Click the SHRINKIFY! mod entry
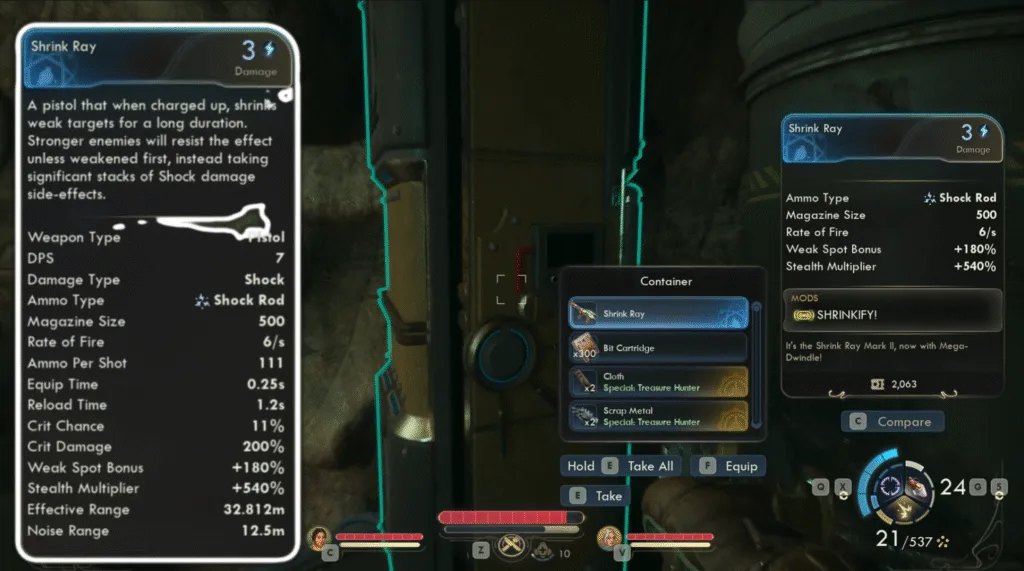The height and width of the screenshot is (571, 1024). tap(891, 315)
